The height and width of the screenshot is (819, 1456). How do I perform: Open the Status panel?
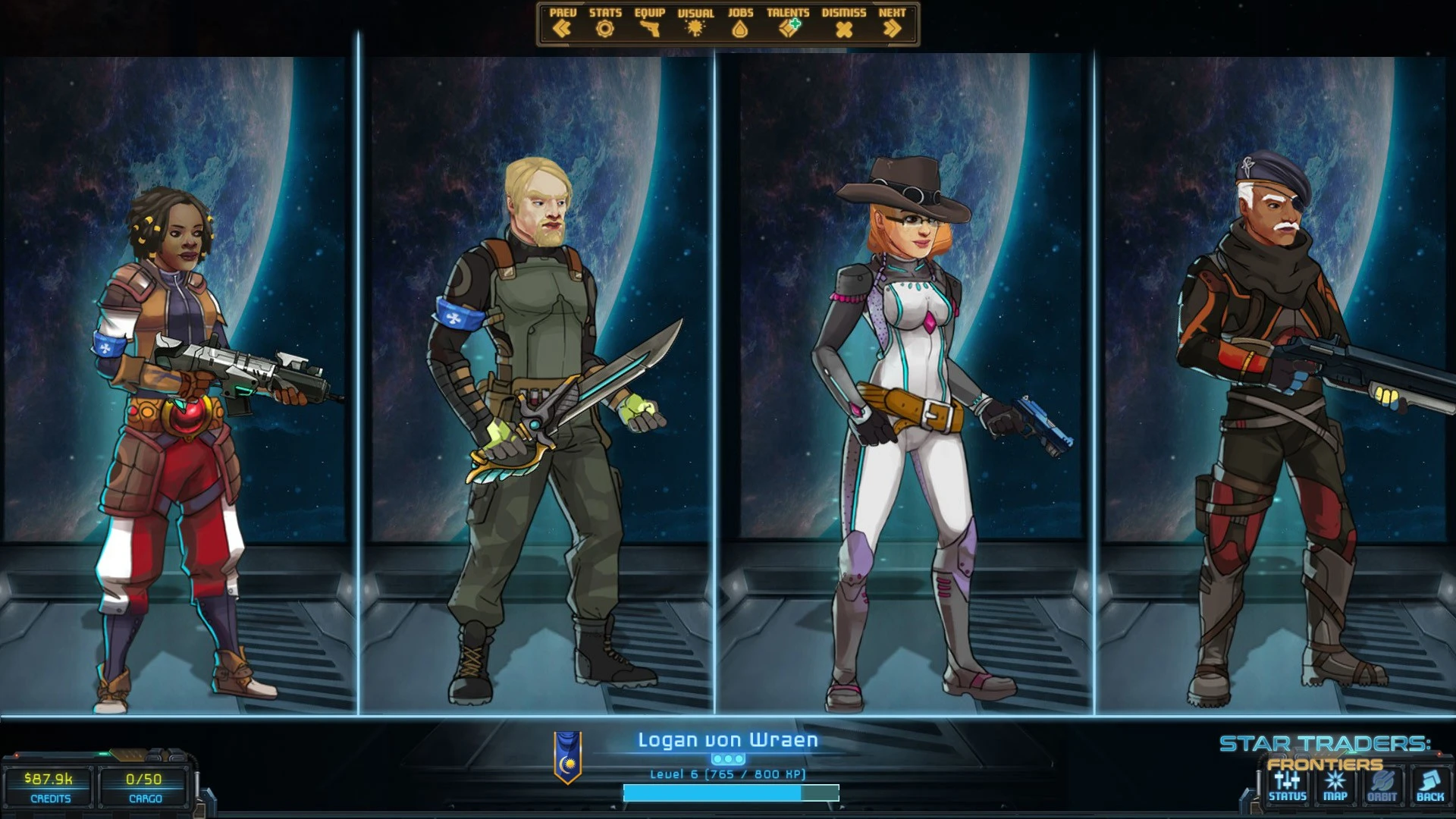click(x=1287, y=786)
